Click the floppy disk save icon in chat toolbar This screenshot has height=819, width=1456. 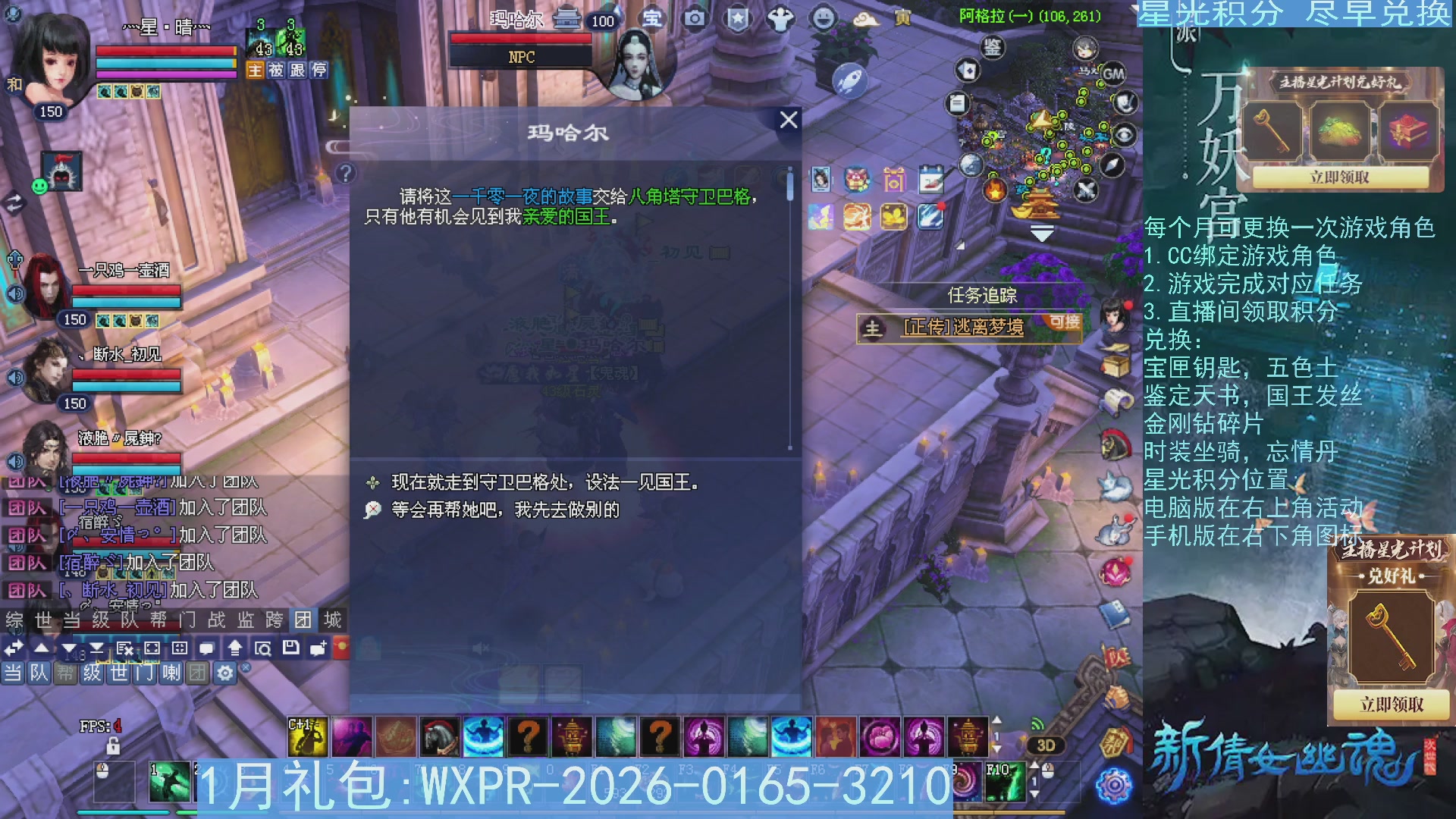click(291, 648)
